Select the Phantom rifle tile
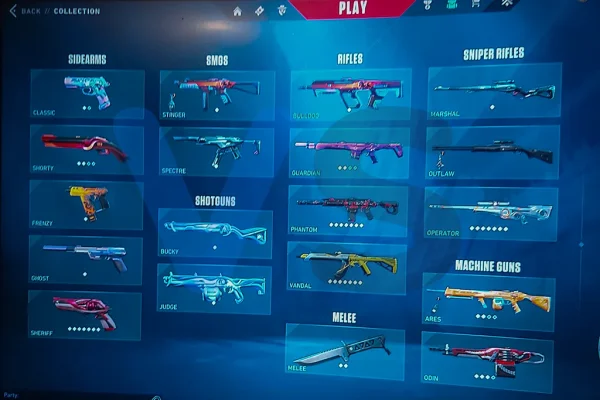The height and width of the screenshot is (400, 600). (x=347, y=209)
